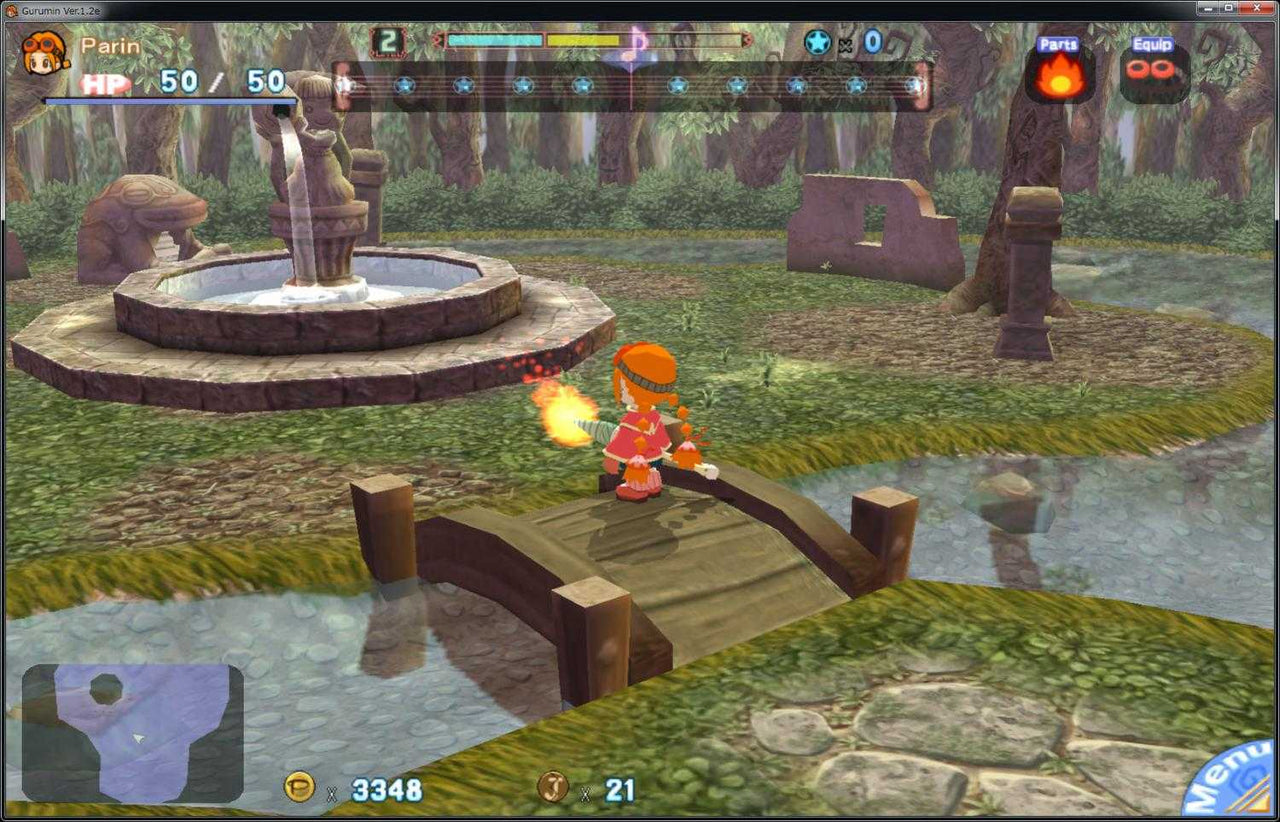This screenshot has height=822, width=1280.
Task: Click the rightmost star on the beat meter
Action: pos(916,85)
